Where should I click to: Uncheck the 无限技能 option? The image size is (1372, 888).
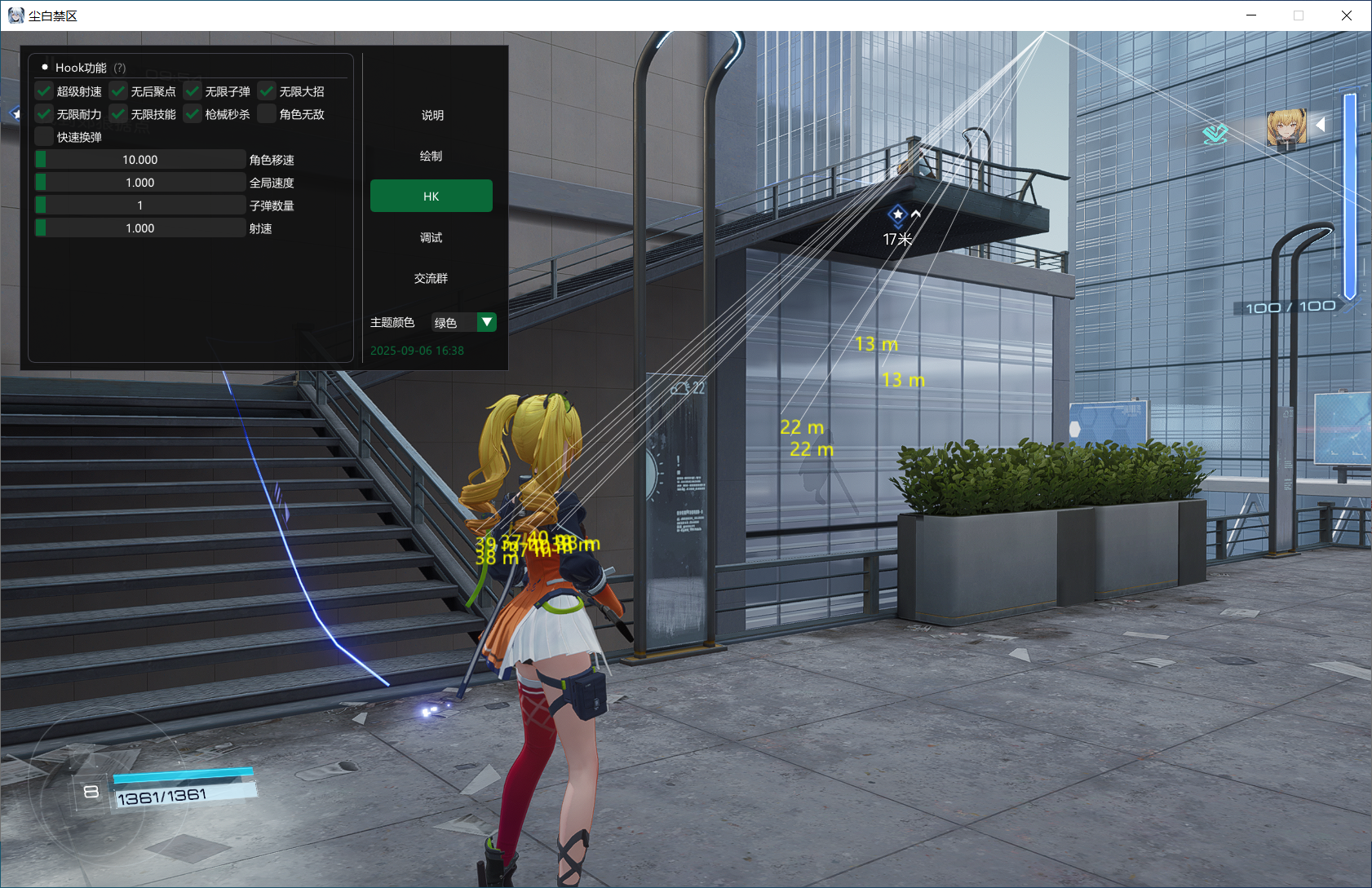coord(118,114)
